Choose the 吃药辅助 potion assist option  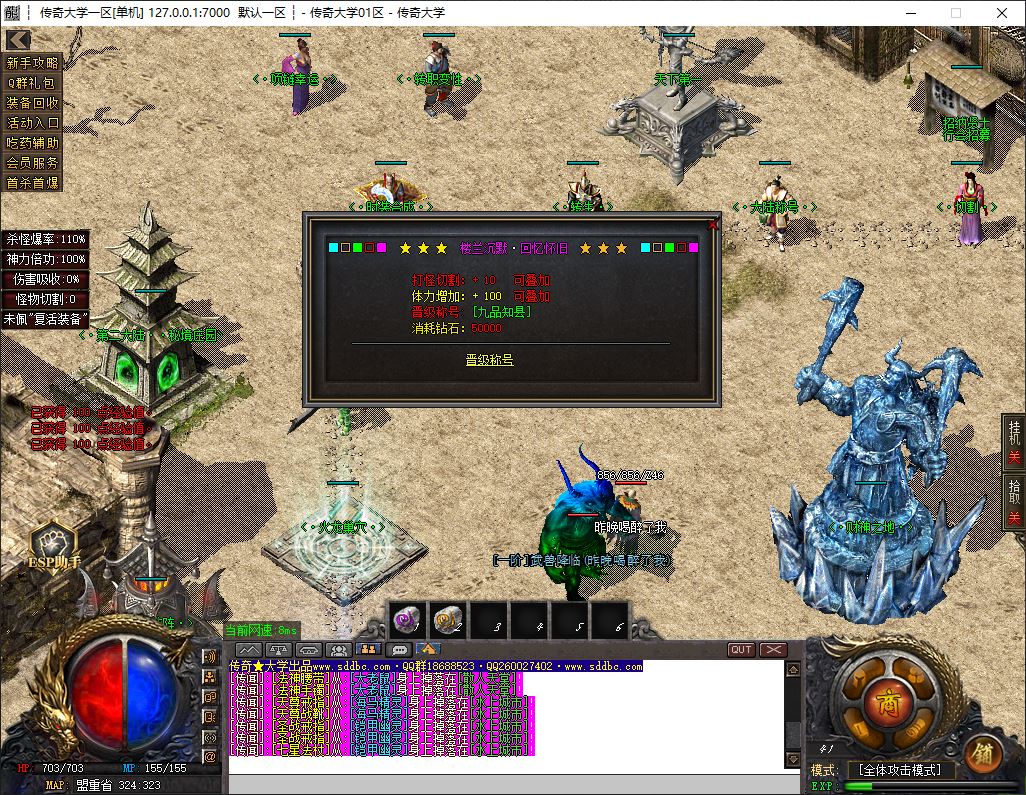[x=33, y=143]
